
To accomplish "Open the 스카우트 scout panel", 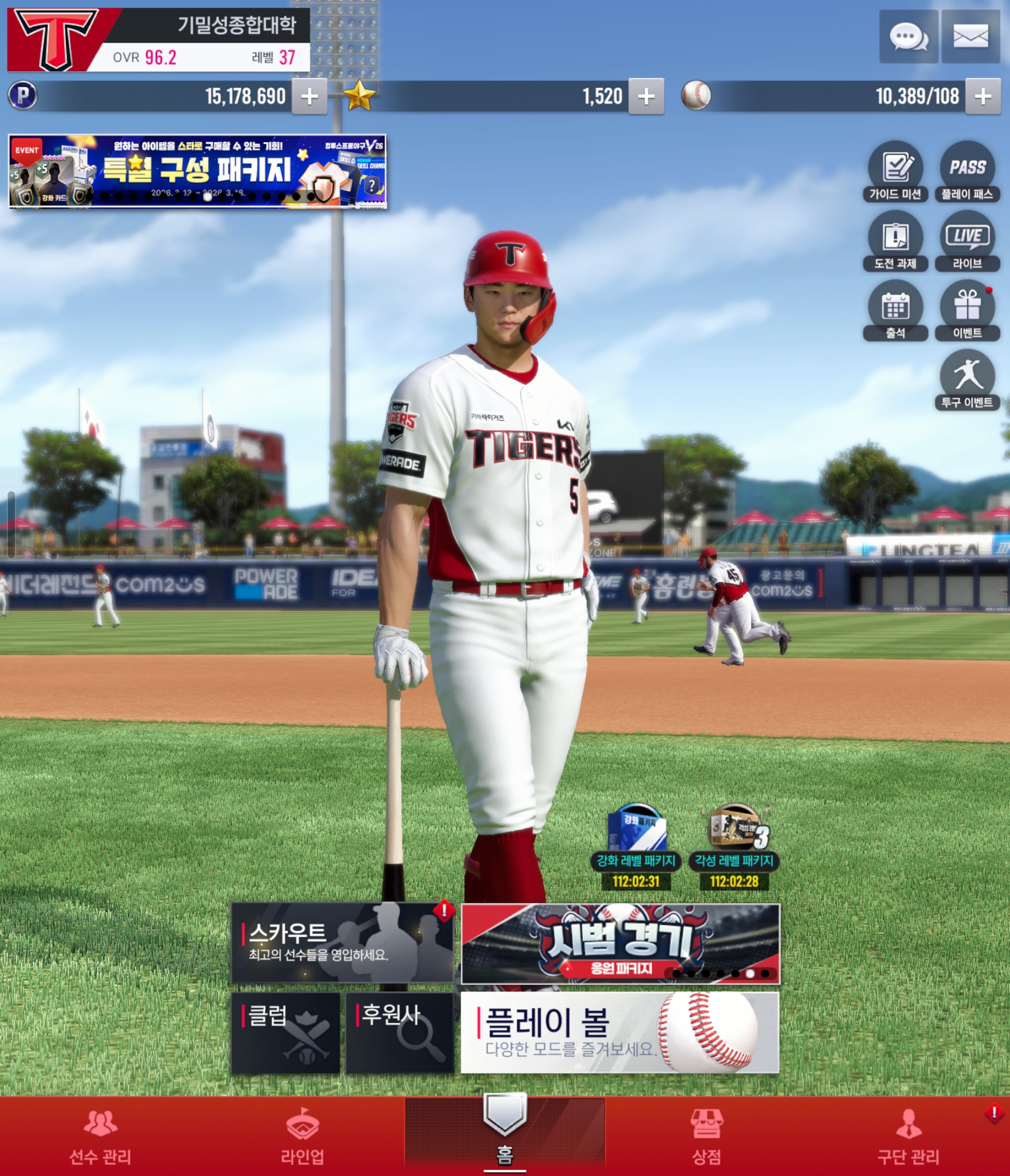I will point(342,944).
